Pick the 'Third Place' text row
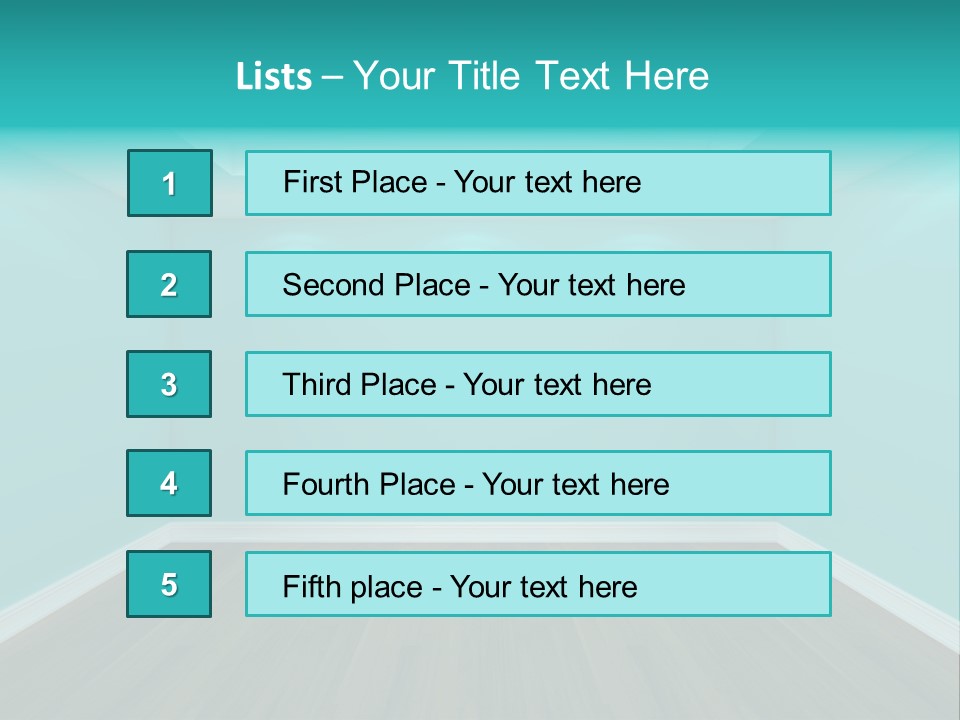 coord(538,384)
